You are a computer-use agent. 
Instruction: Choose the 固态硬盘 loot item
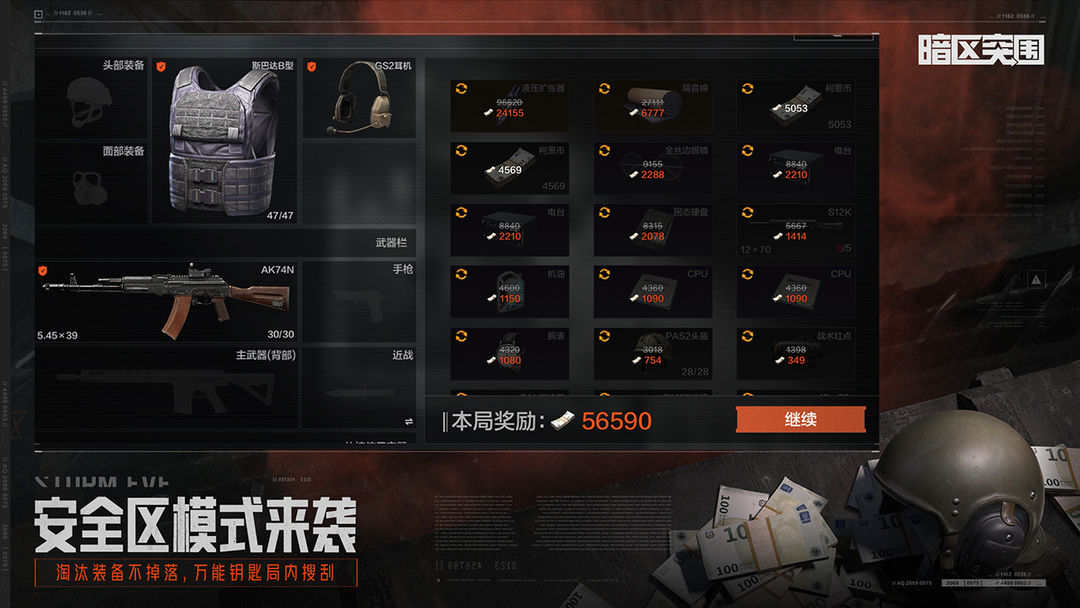point(652,230)
